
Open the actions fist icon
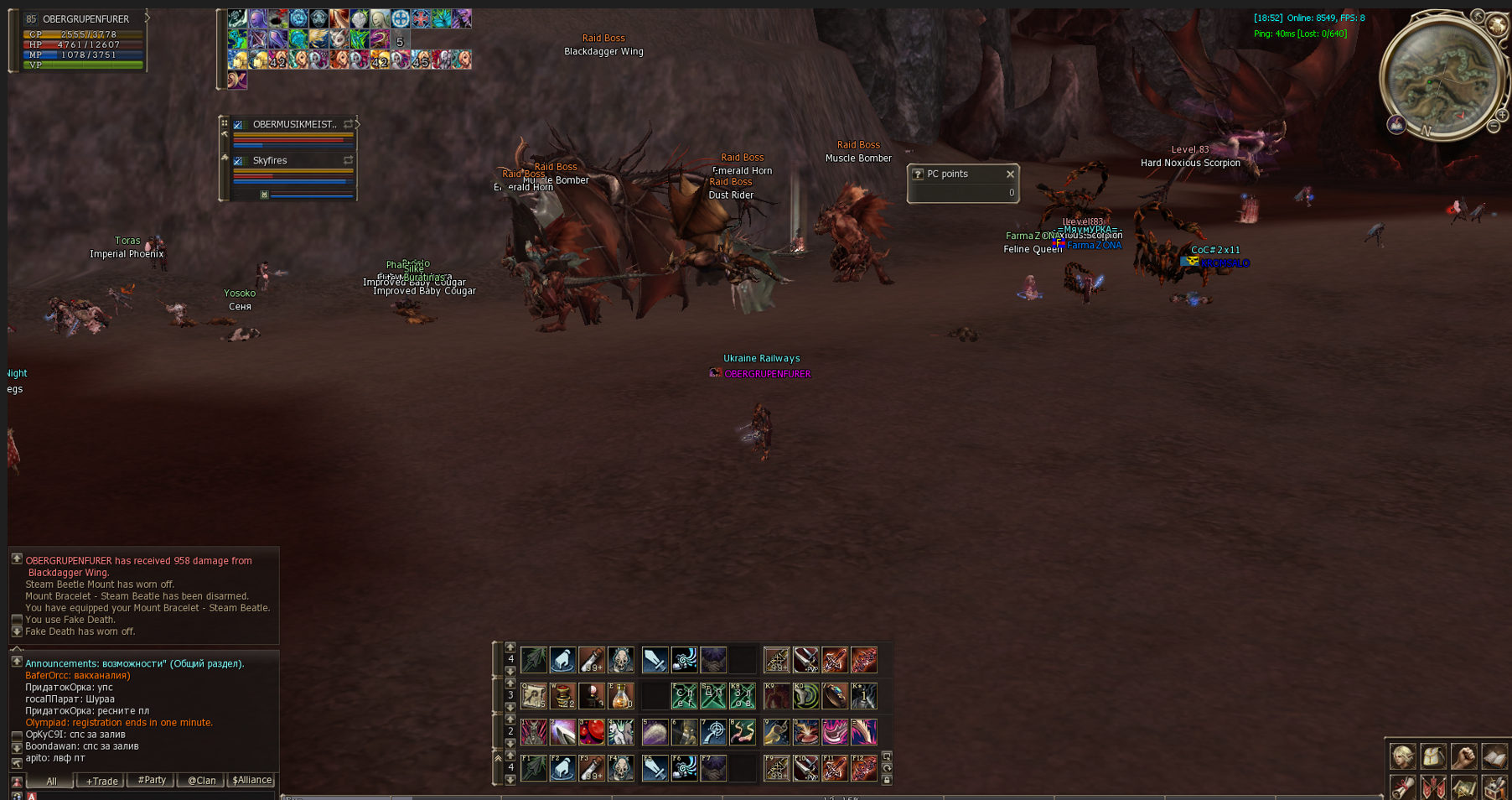[x=1464, y=756]
